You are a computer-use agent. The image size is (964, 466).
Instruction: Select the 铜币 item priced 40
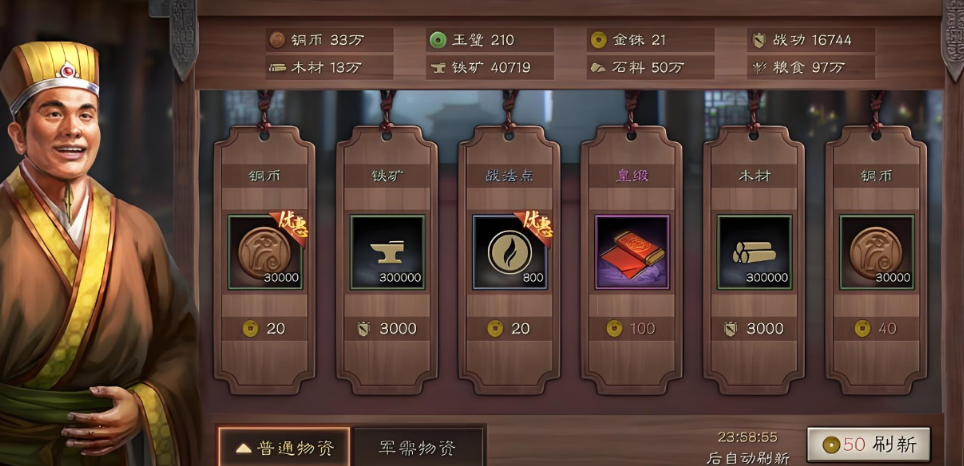pos(876,253)
